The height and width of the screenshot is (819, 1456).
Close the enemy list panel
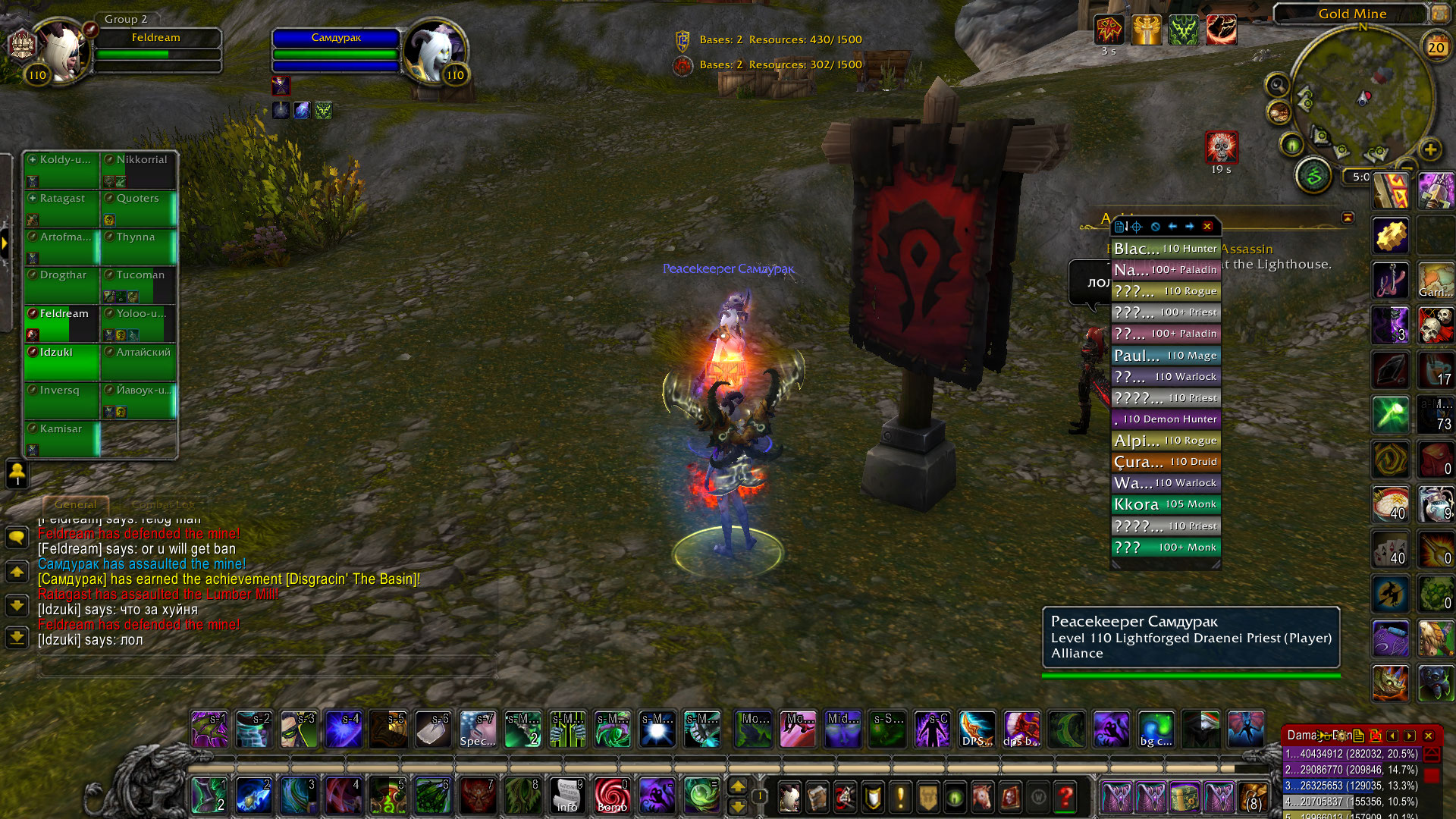click(1208, 226)
